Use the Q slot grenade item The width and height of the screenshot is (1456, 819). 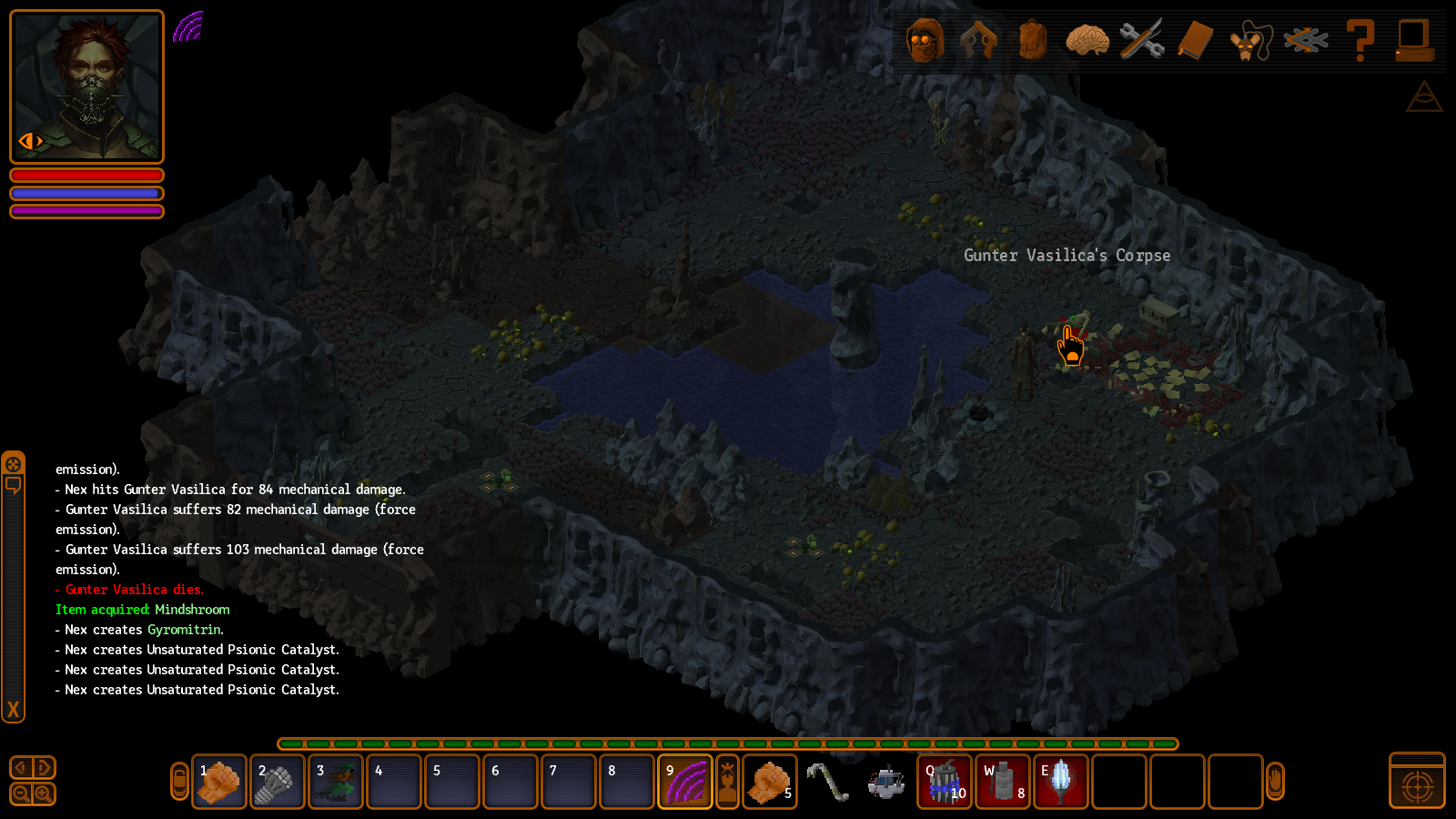[945, 782]
